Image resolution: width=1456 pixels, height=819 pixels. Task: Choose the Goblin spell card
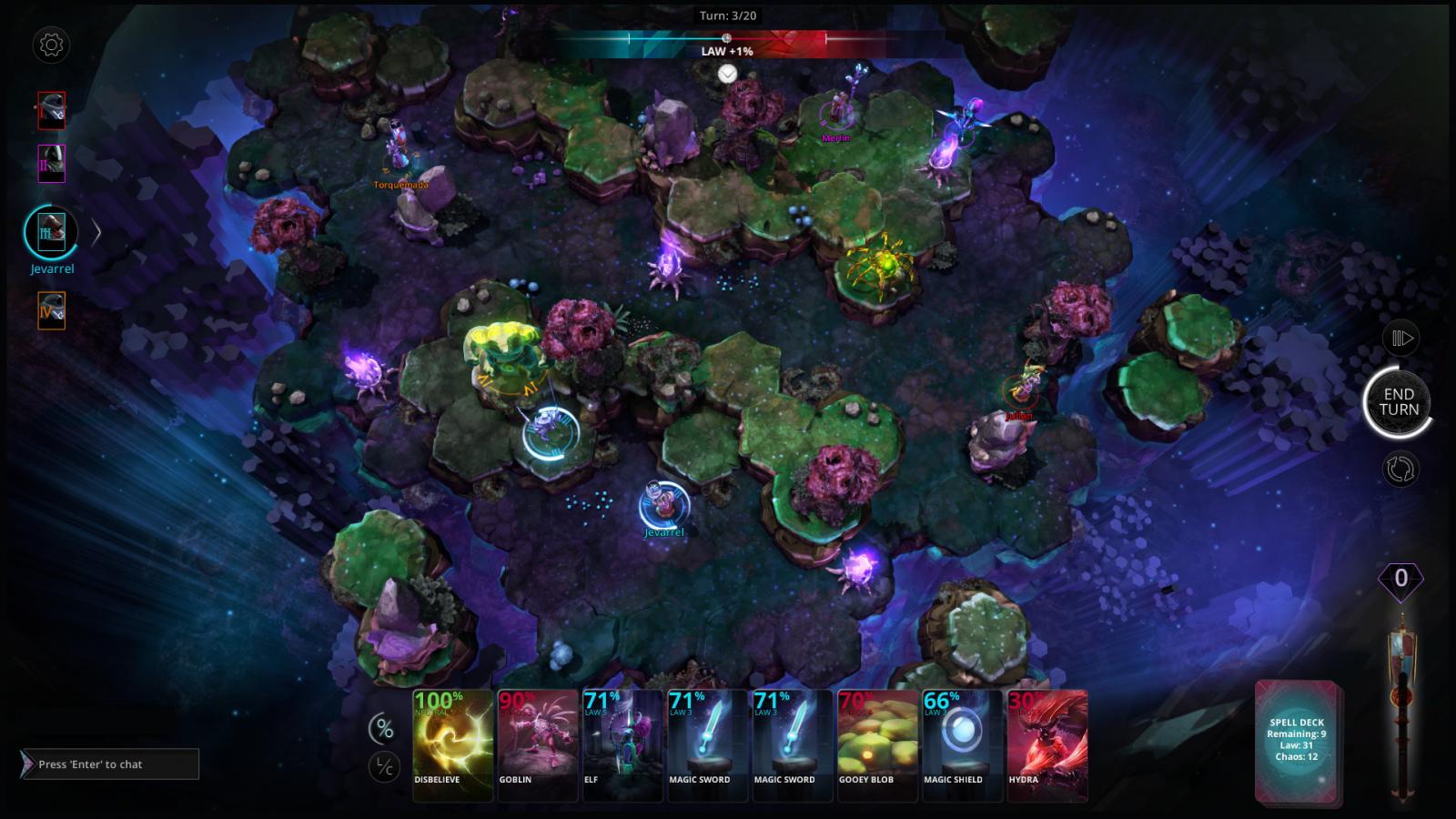[538, 743]
